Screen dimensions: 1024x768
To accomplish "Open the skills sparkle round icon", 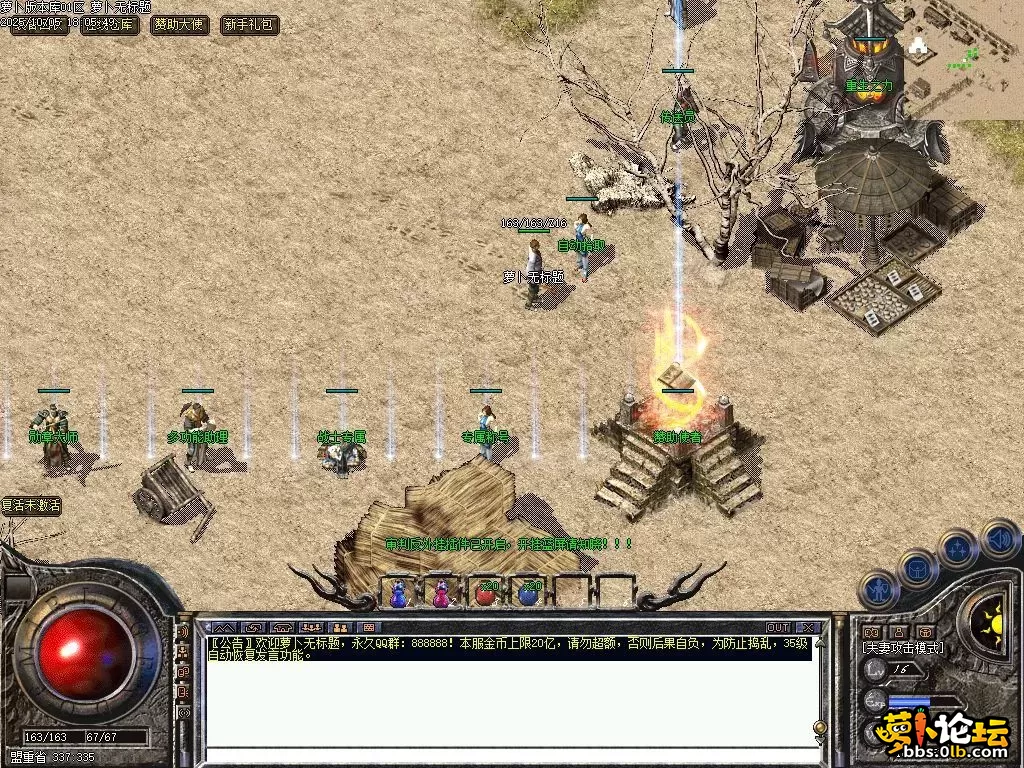I will coord(957,548).
